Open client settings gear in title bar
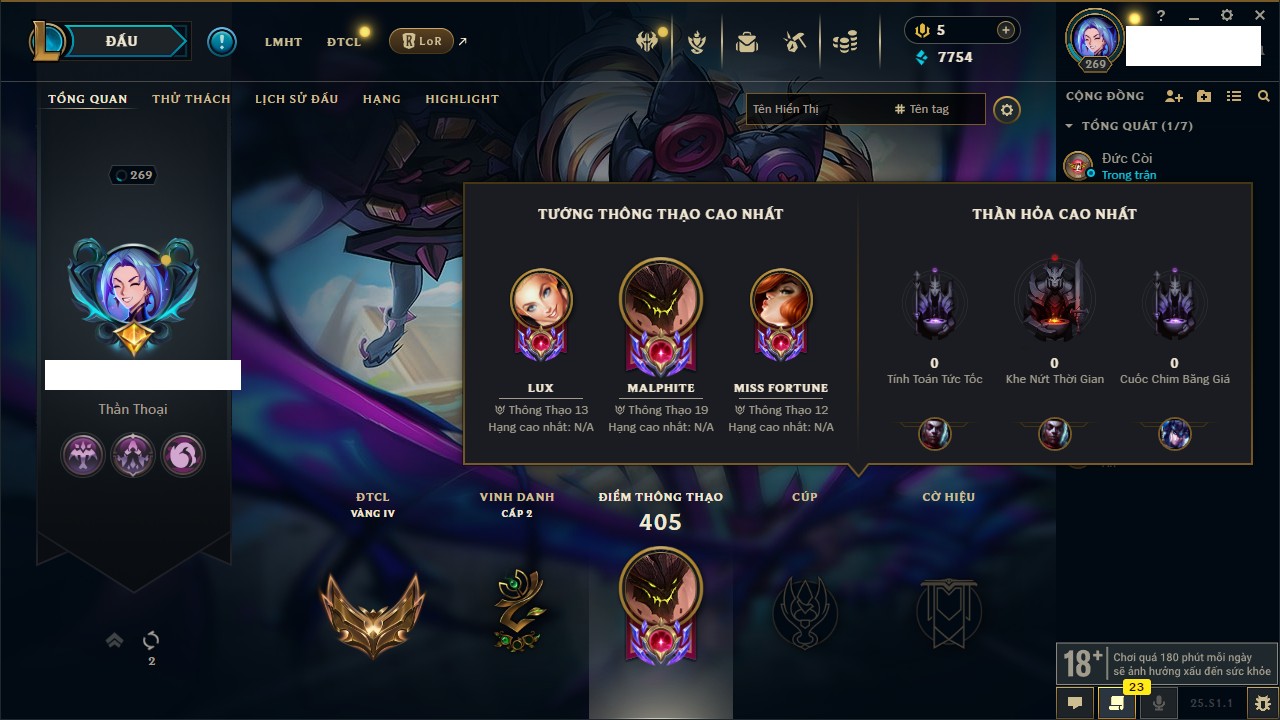The height and width of the screenshot is (720, 1280). [1227, 15]
